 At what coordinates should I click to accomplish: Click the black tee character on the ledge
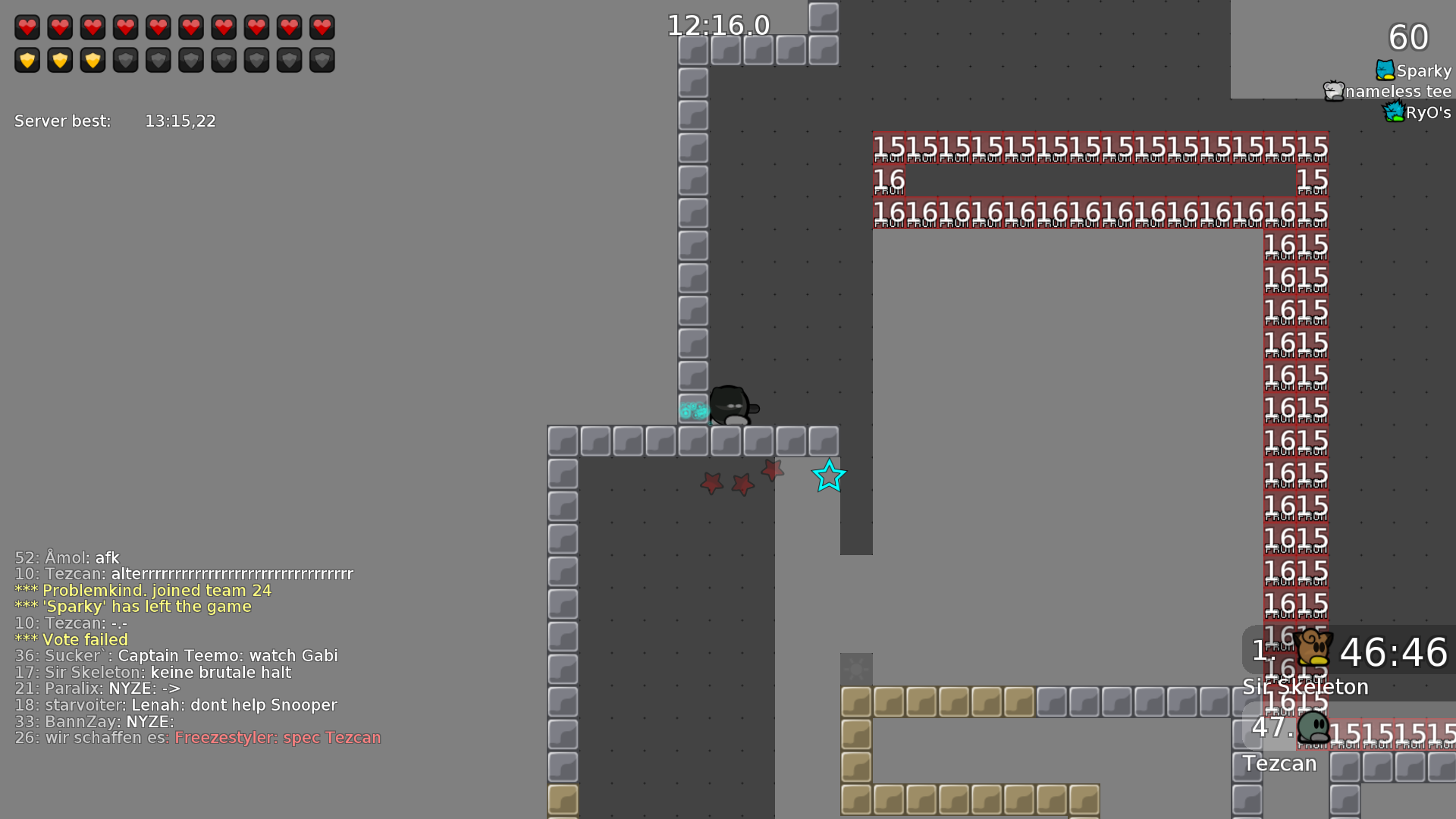732,406
